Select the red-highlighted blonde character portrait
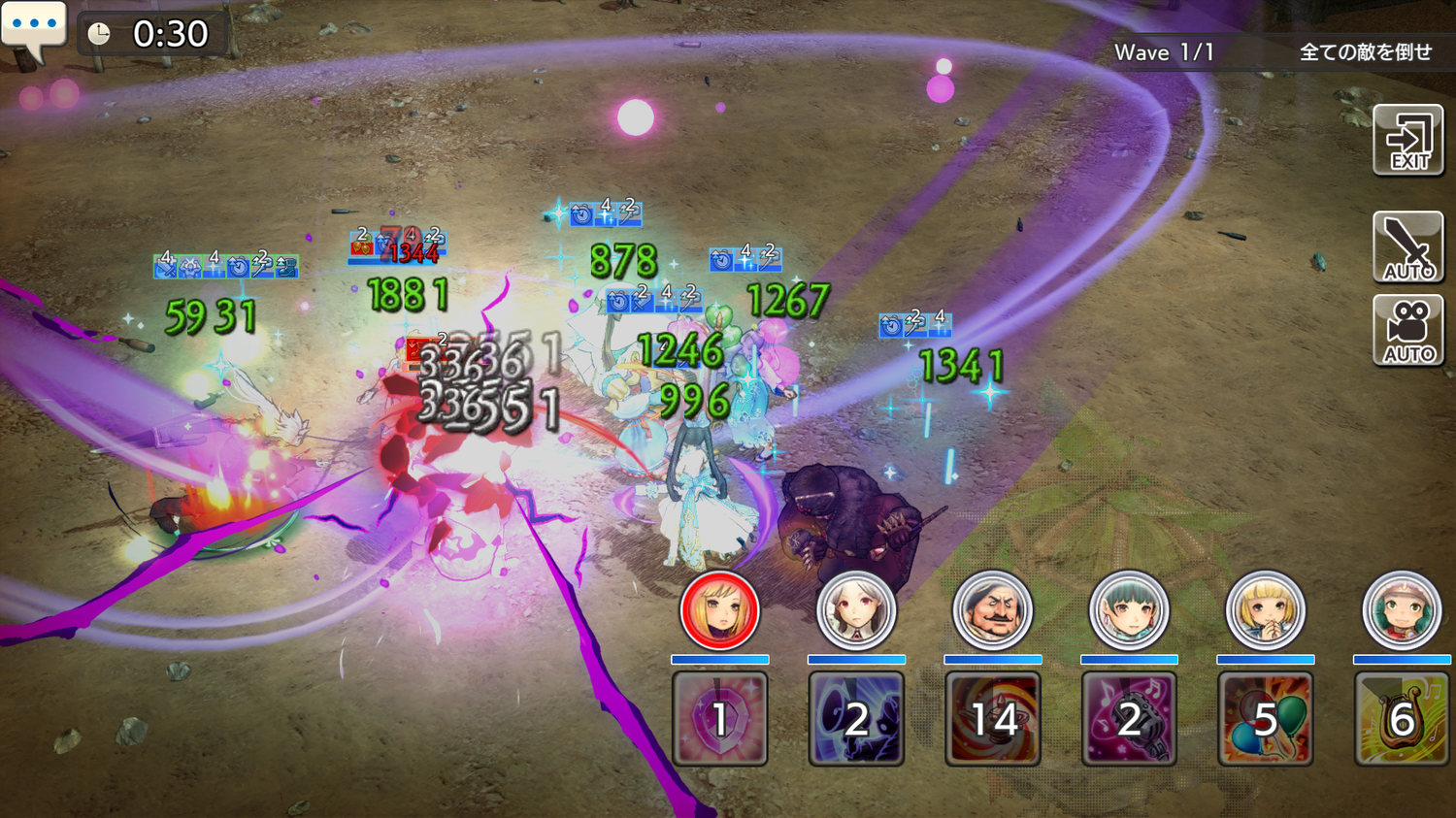This screenshot has width=1456, height=818. click(x=719, y=610)
